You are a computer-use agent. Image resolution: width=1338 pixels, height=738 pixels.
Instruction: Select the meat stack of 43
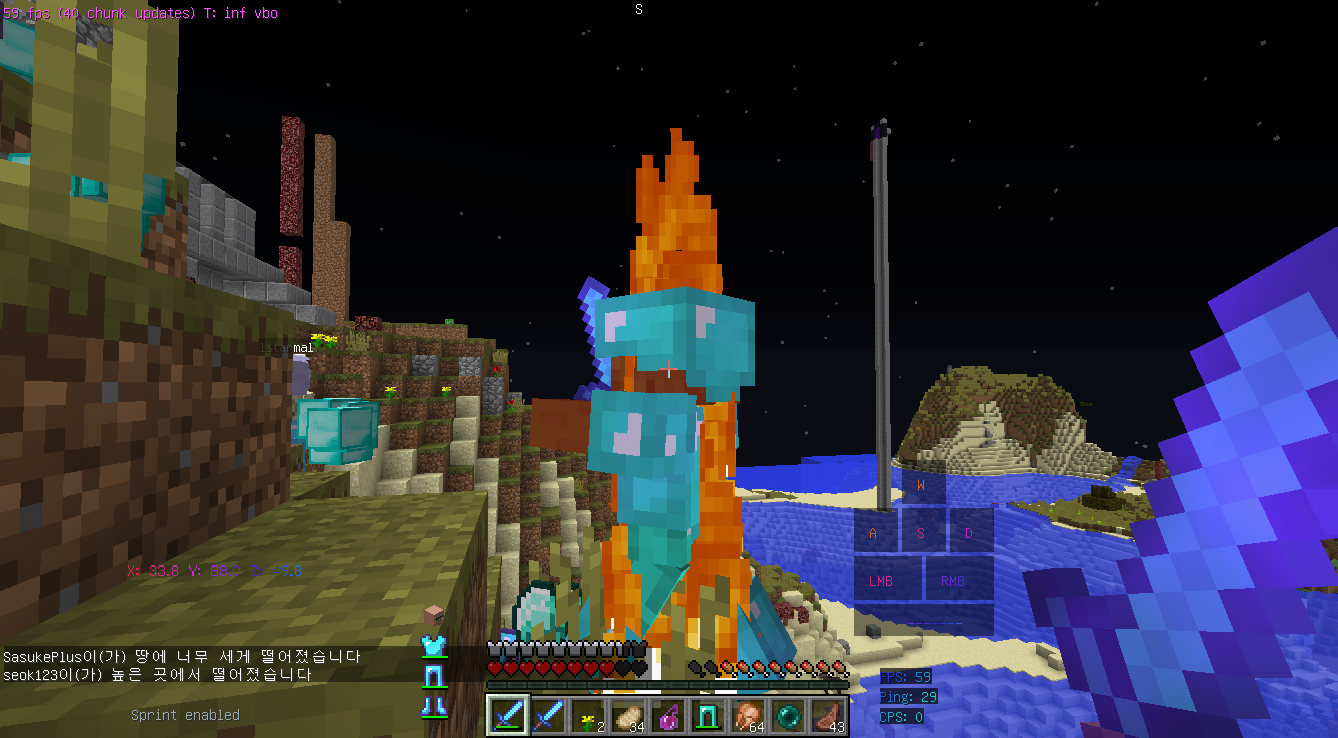(827, 716)
